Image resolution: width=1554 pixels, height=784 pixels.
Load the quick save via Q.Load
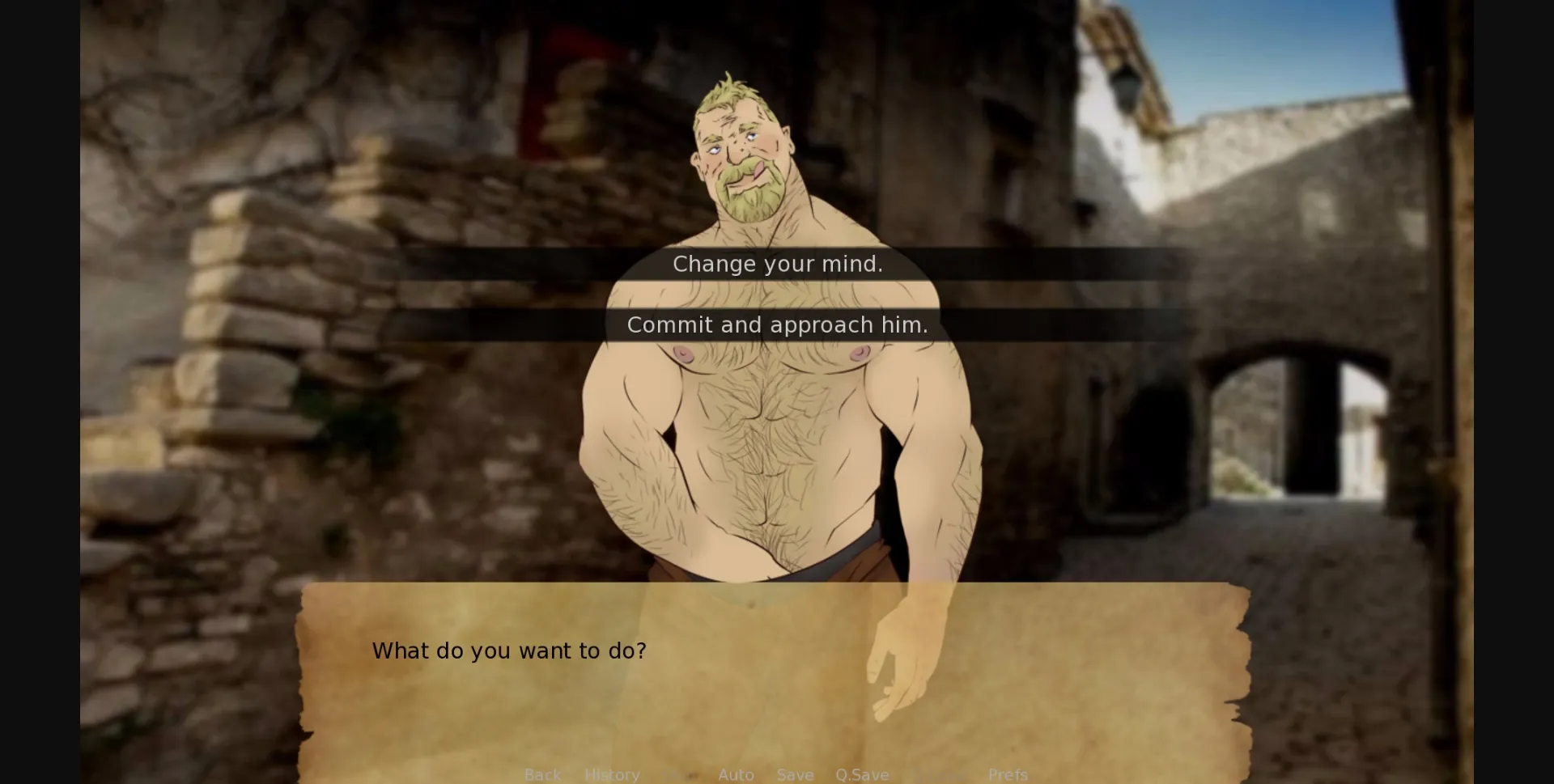coord(939,774)
